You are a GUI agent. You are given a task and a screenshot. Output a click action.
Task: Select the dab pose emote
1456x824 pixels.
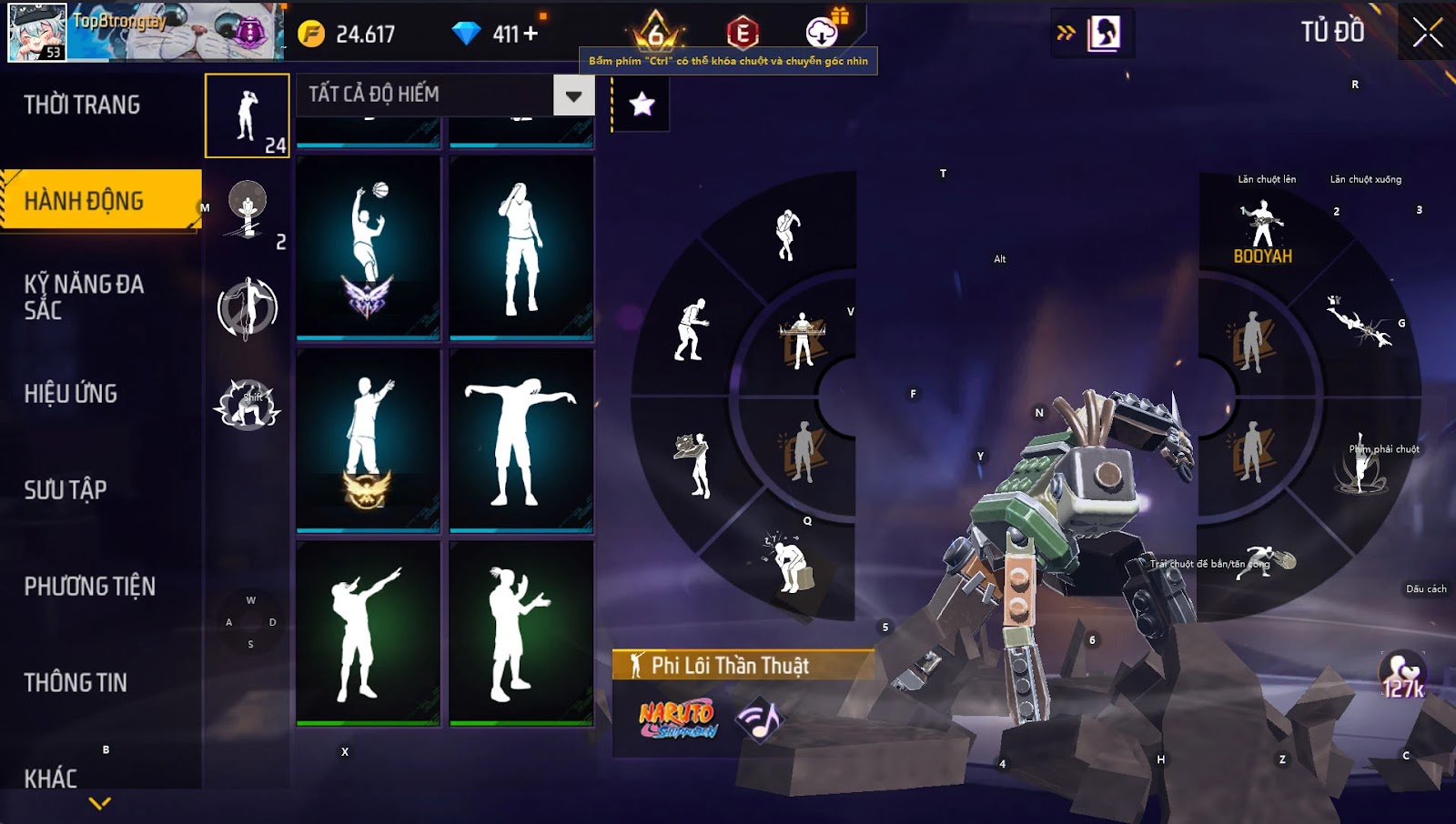[x=369, y=633]
